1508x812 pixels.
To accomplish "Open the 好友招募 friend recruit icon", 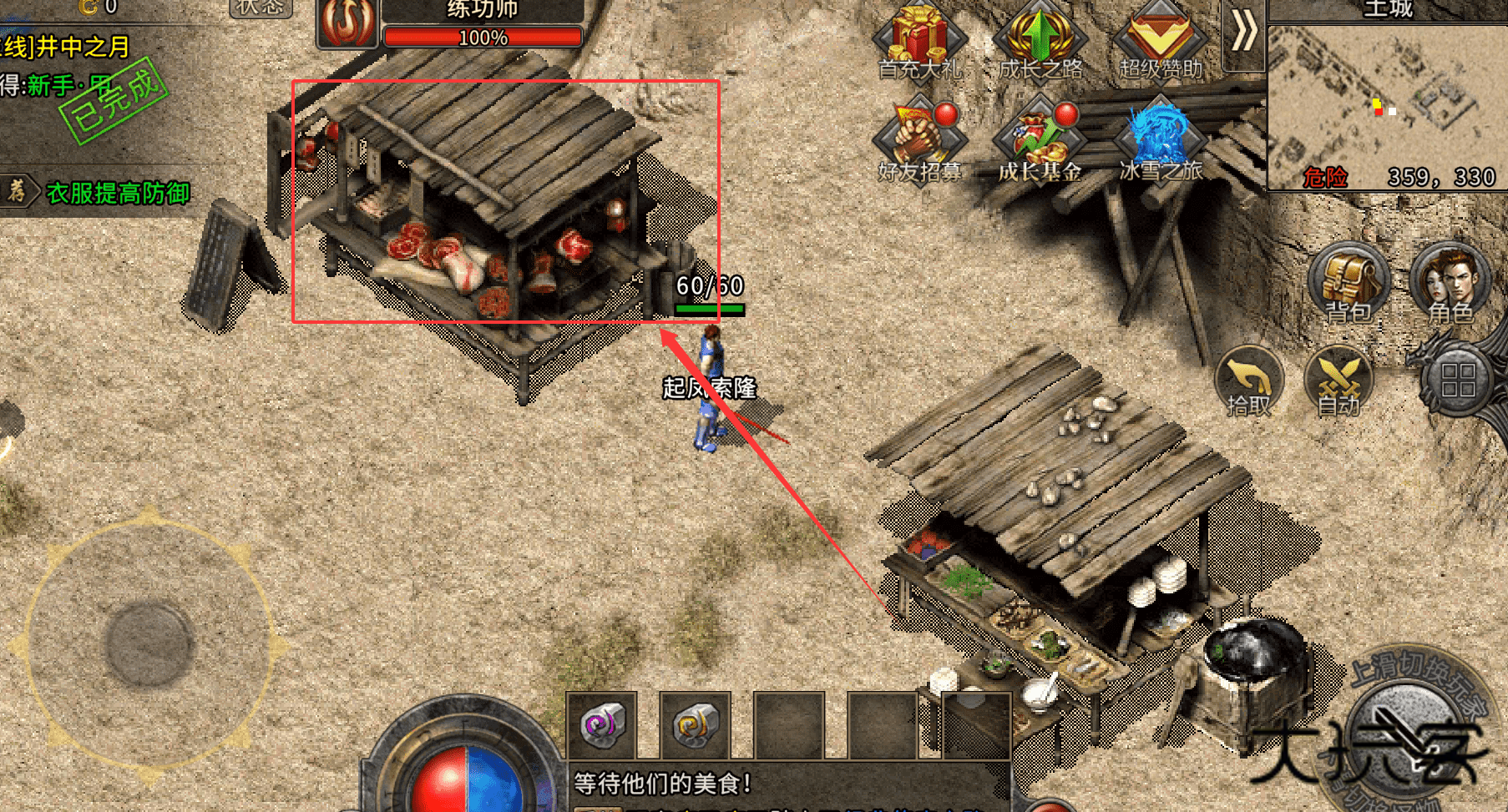I will coord(919,144).
